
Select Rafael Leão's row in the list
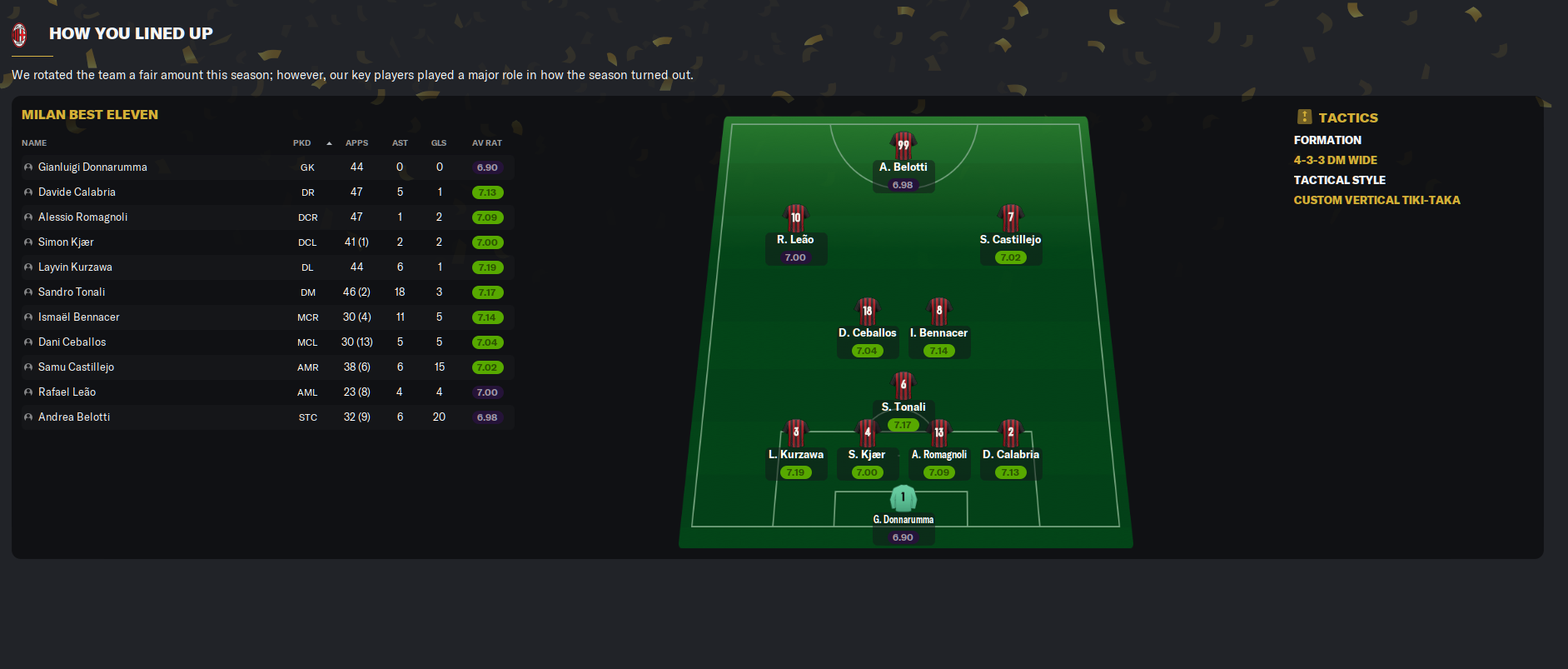[x=67, y=392]
